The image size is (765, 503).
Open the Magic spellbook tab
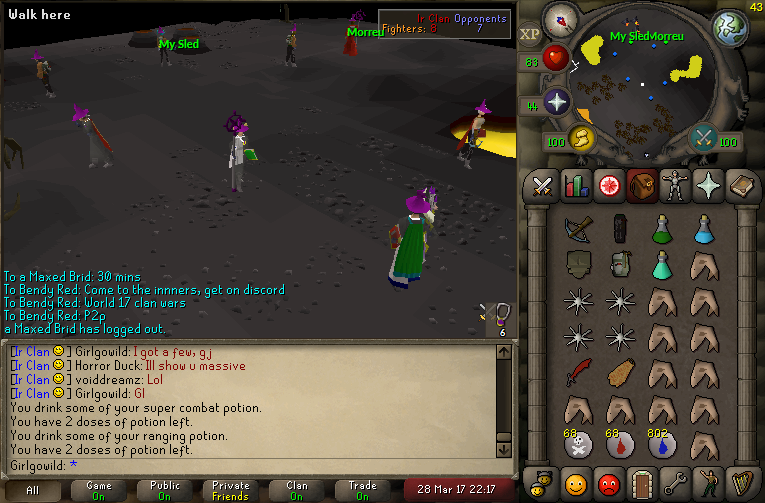[x=740, y=186]
